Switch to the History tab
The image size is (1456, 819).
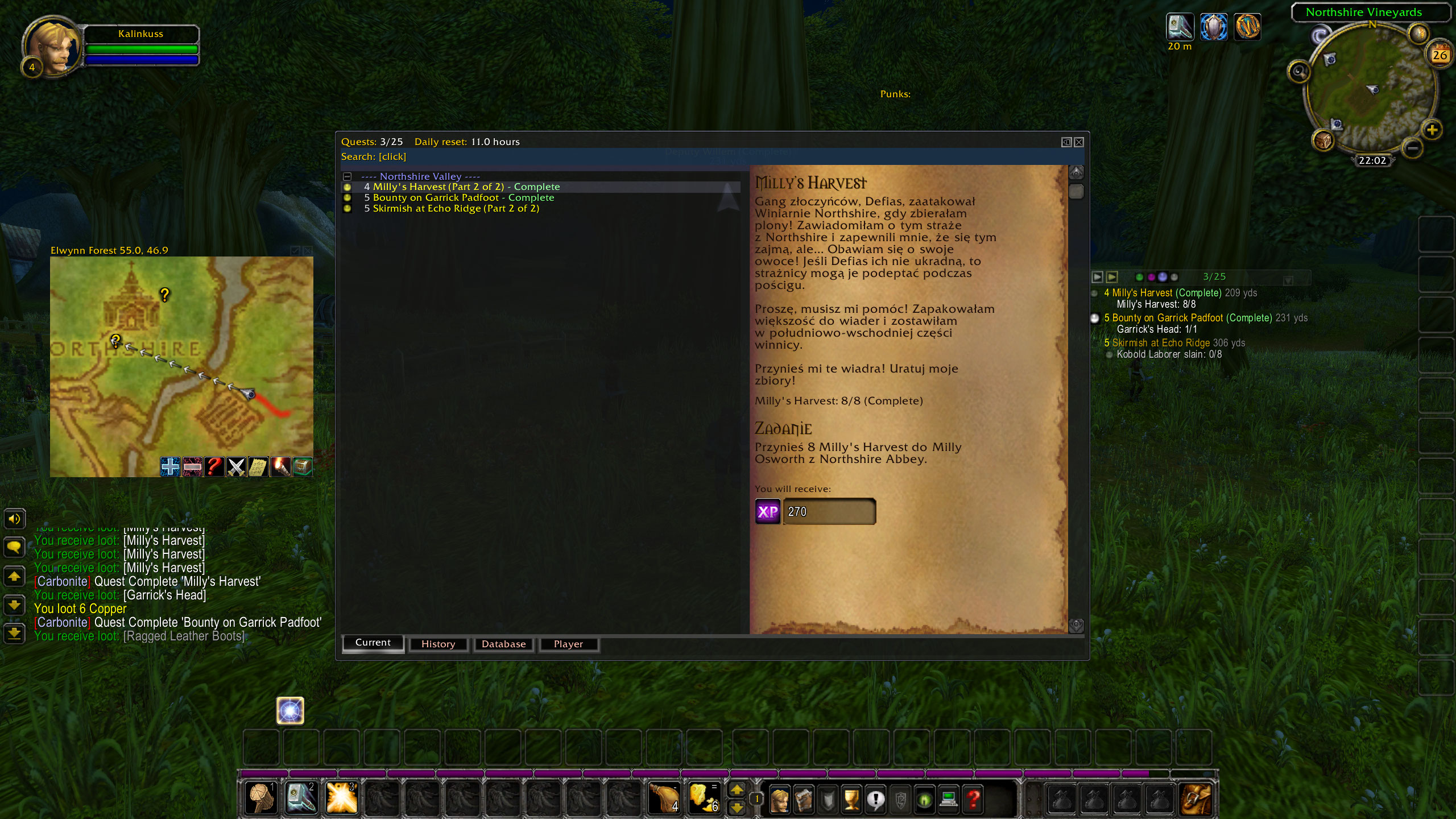pos(438,644)
